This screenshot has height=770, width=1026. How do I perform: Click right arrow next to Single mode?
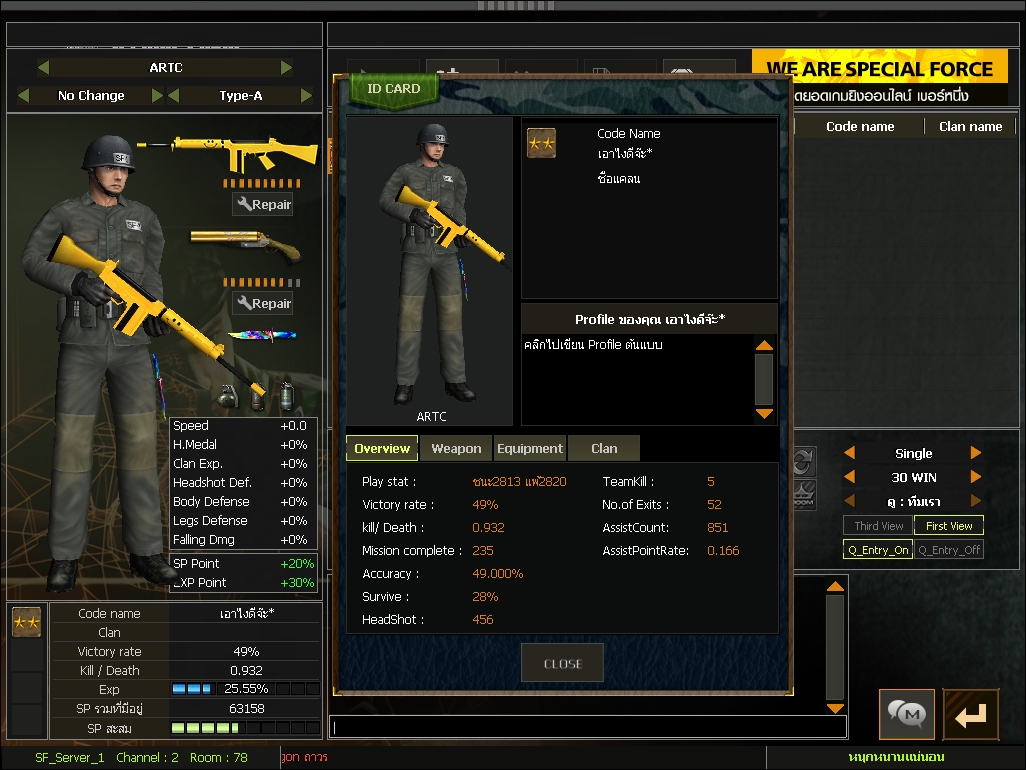[976, 453]
